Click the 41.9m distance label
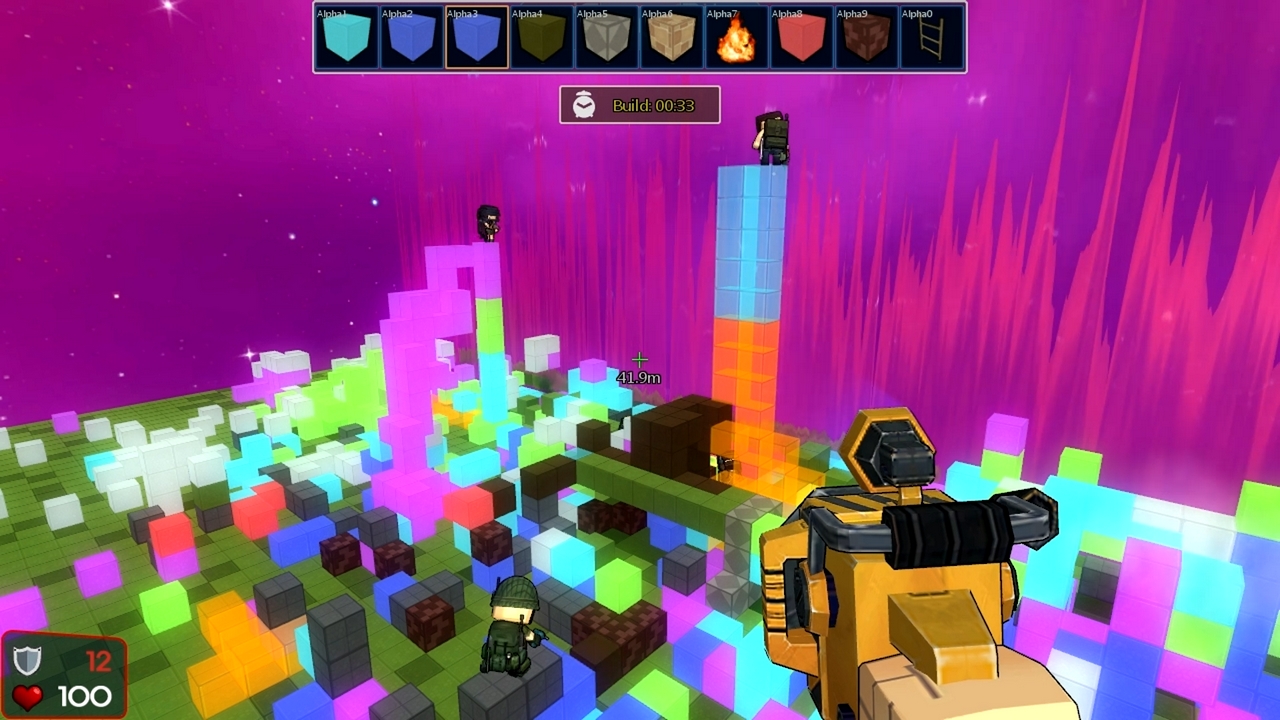Screen dimensions: 1280x720 coord(638,377)
